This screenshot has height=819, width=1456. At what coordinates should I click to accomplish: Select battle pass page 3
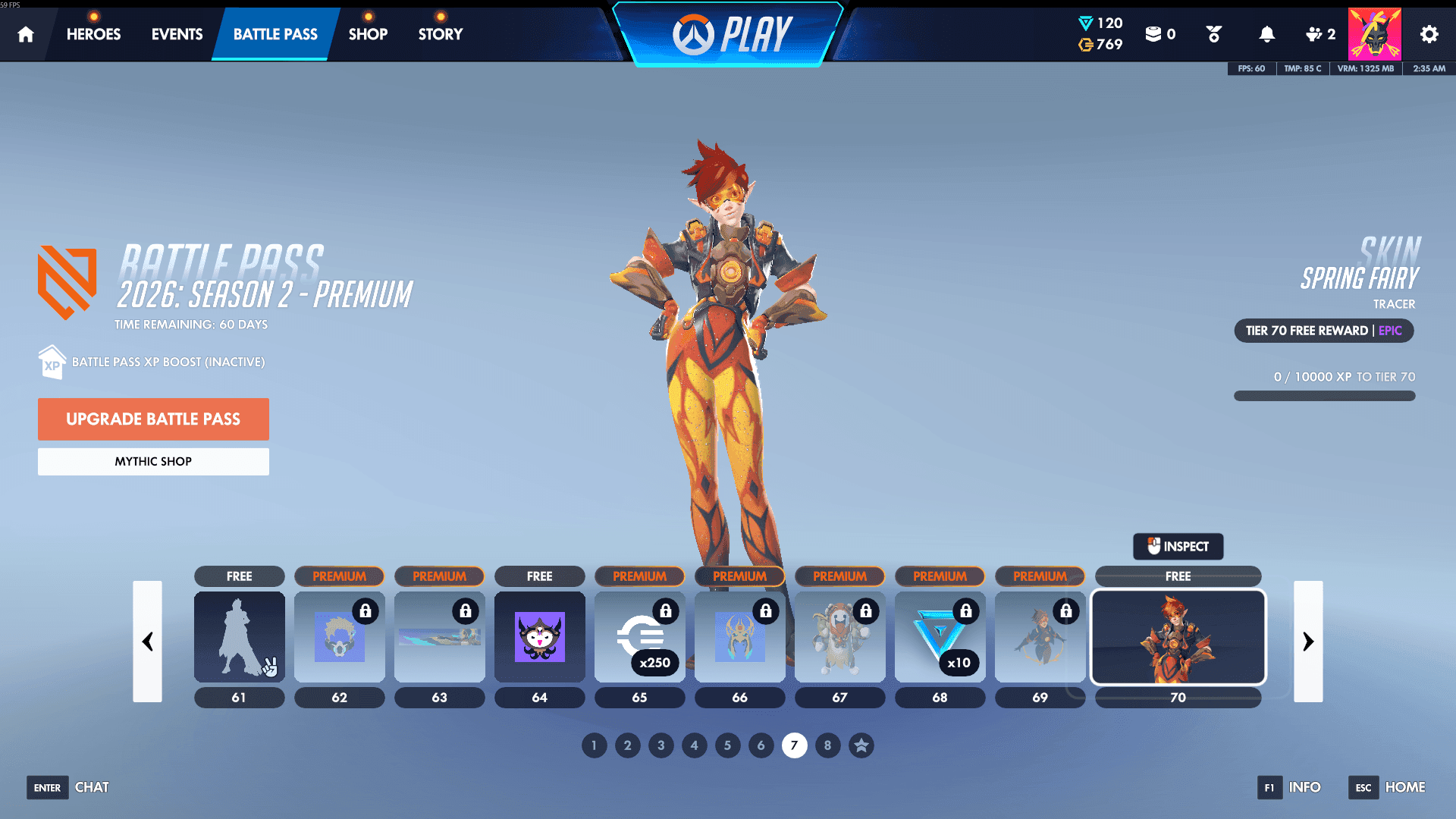(x=661, y=745)
